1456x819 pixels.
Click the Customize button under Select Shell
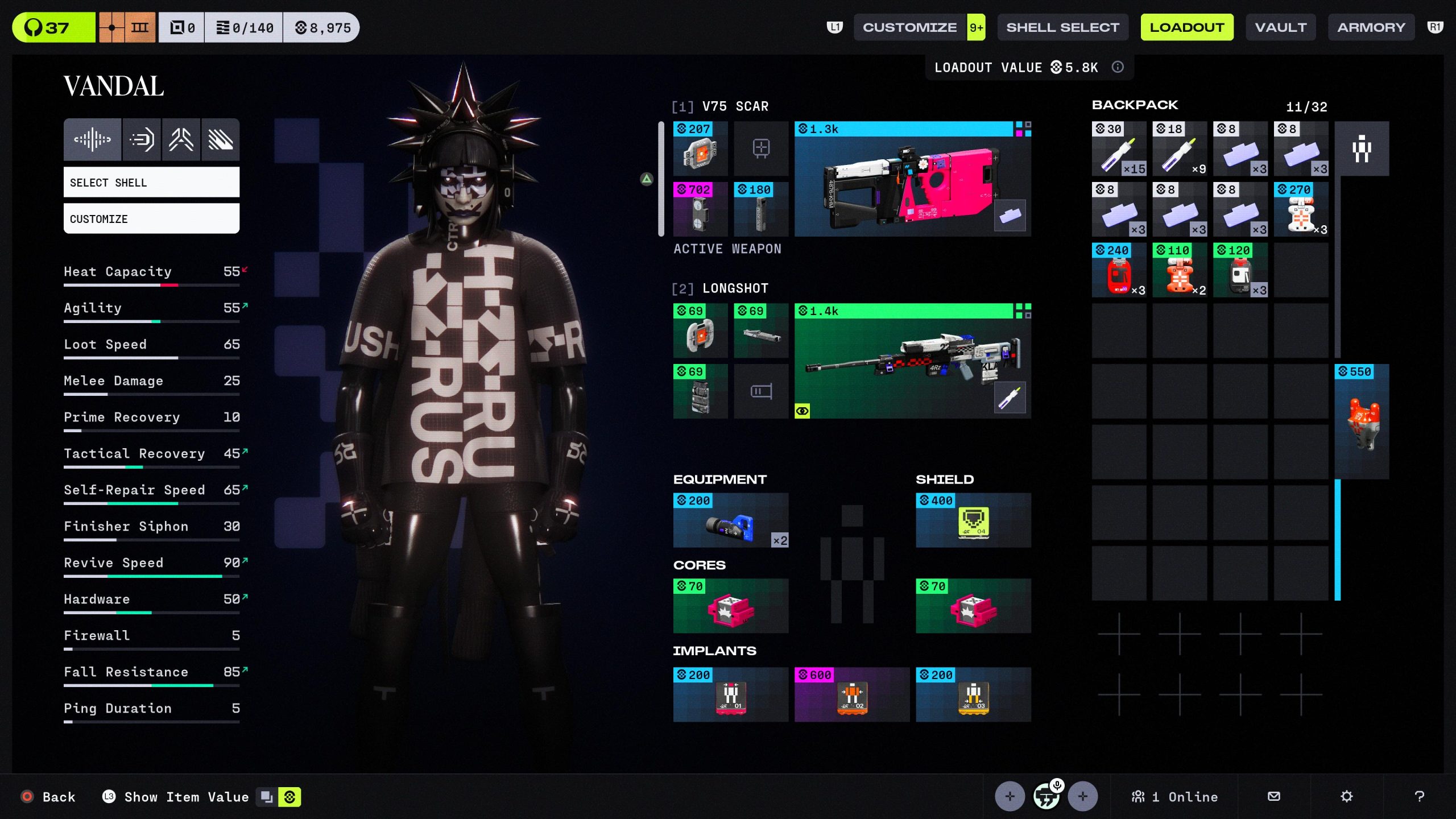pos(151,218)
